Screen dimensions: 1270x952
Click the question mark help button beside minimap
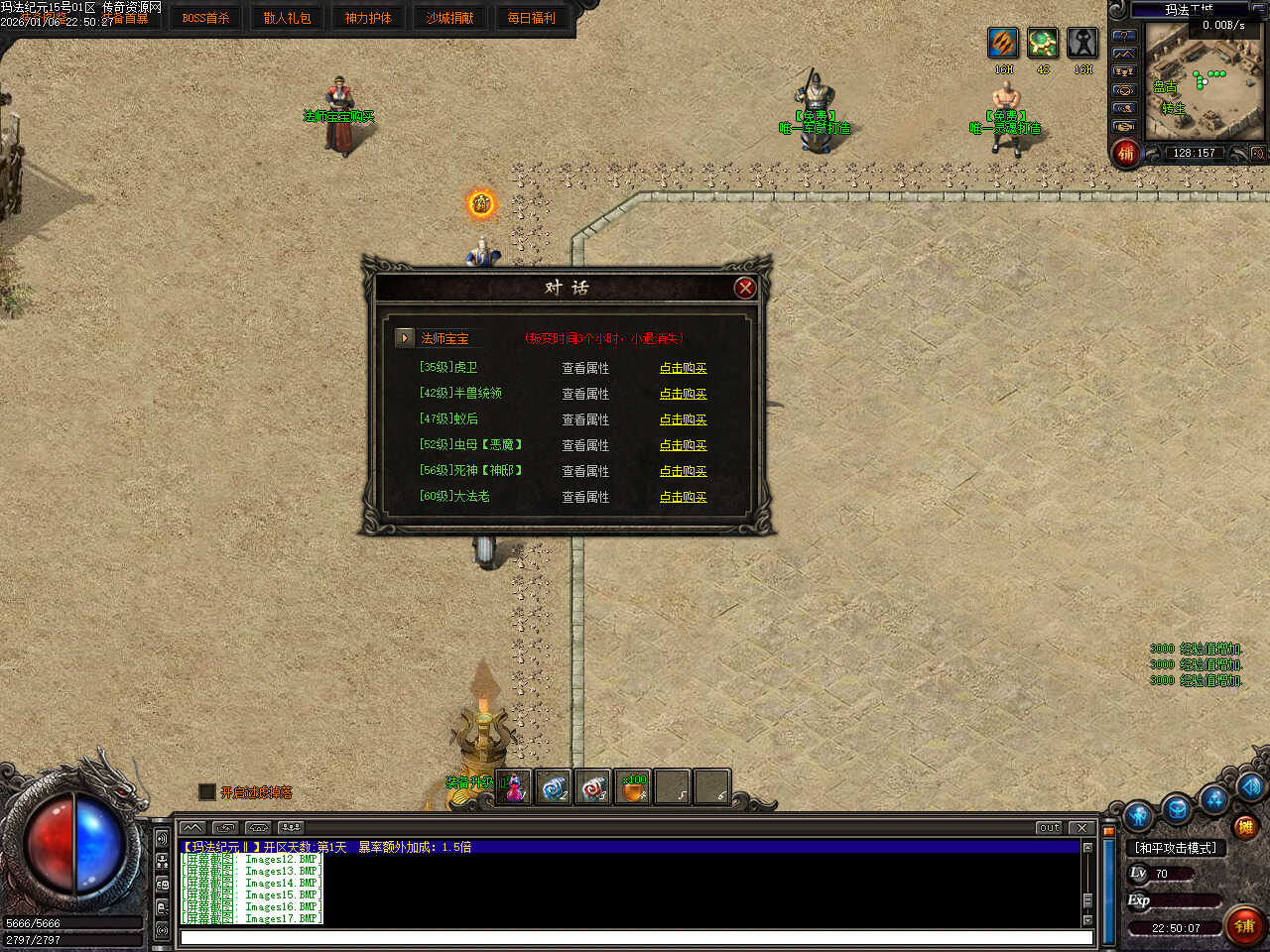click(1123, 36)
